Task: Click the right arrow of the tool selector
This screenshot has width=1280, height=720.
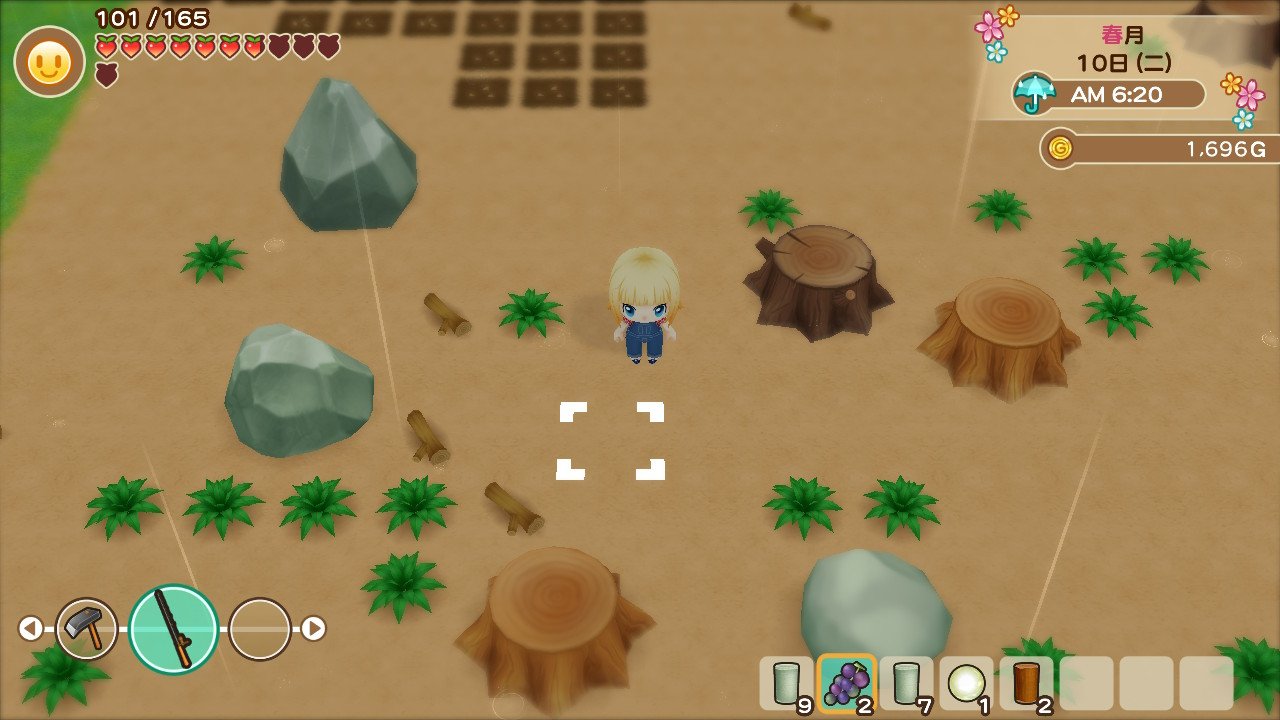Action: tap(314, 628)
